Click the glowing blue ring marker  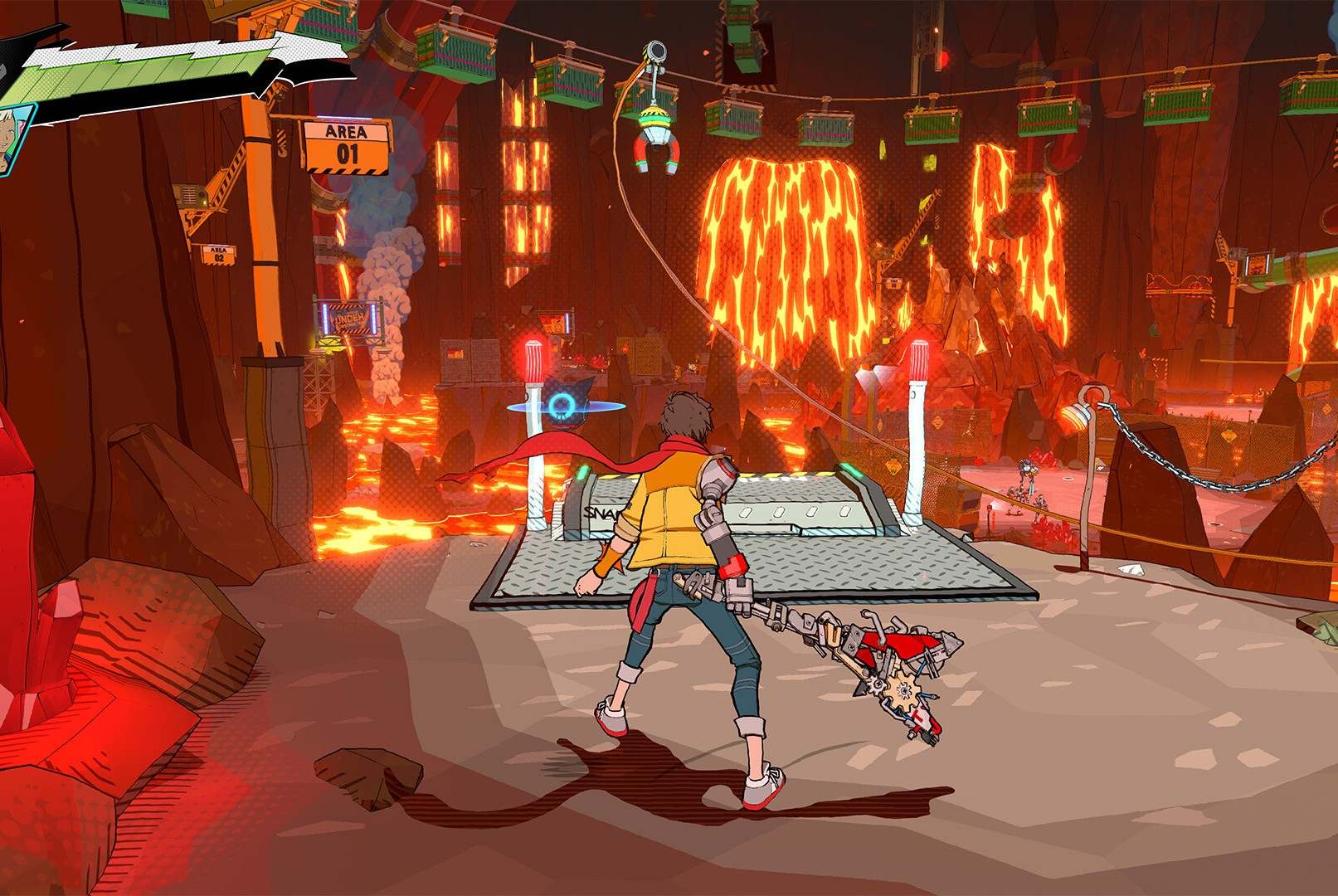561,405
